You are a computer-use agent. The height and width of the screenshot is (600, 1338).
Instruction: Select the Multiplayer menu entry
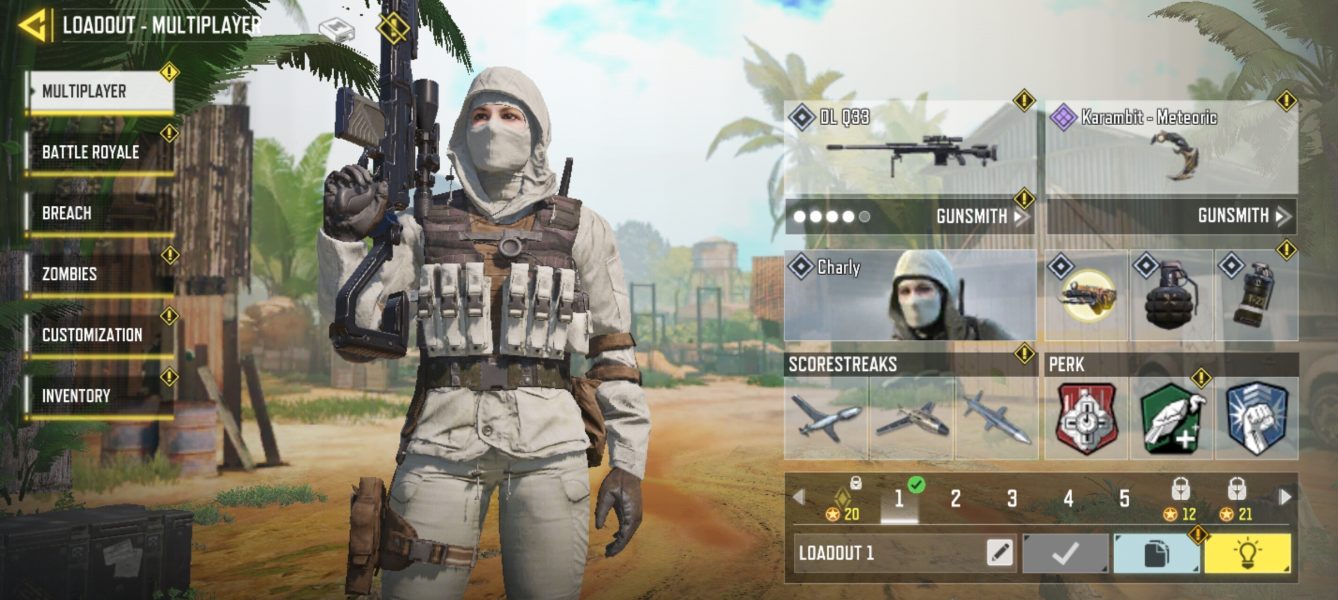click(100, 92)
